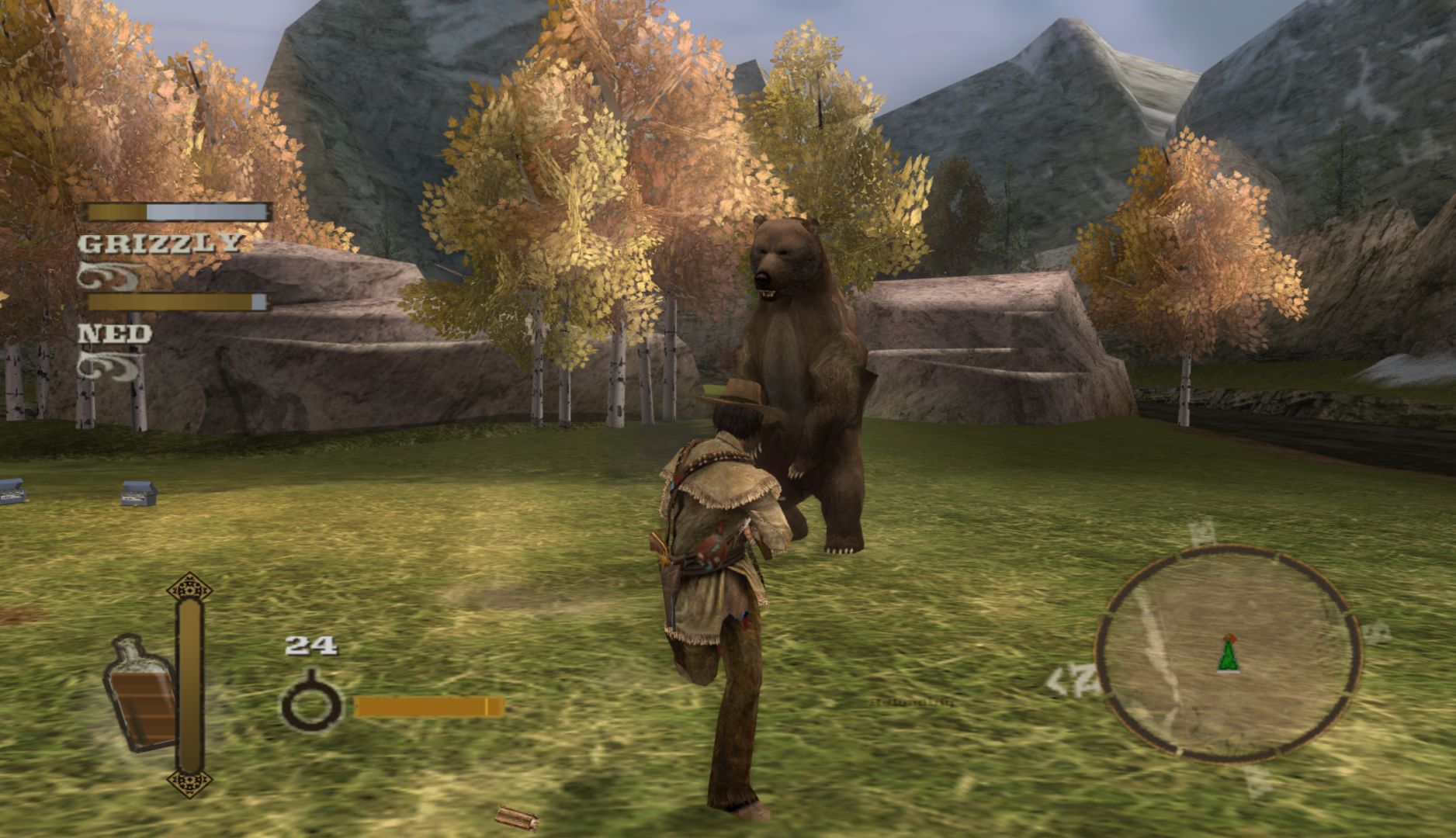Select the Ned target name label
The height and width of the screenshot is (838, 1456).
pos(115,334)
